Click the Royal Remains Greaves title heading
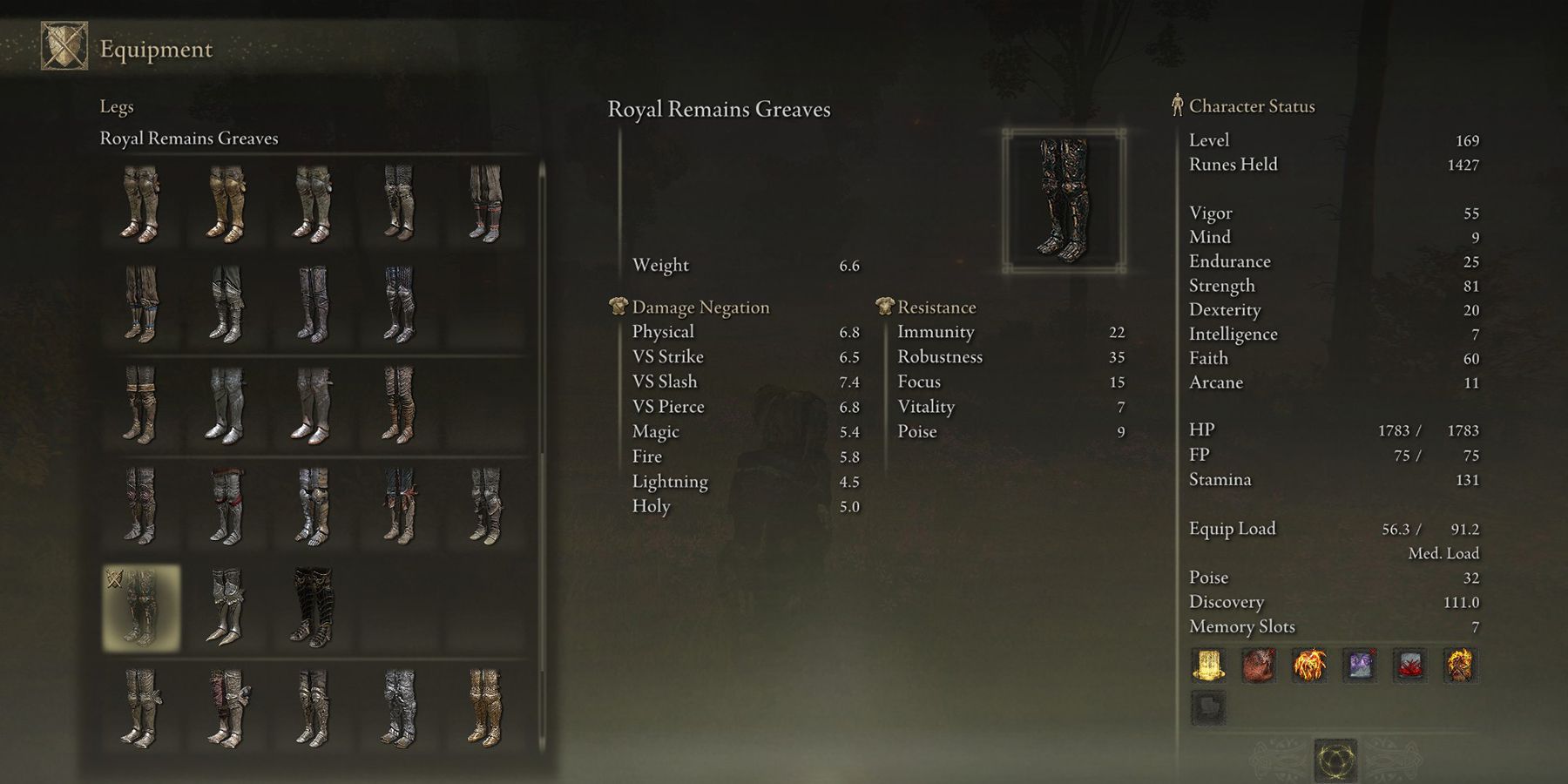This screenshot has height=784, width=1568. point(720,108)
